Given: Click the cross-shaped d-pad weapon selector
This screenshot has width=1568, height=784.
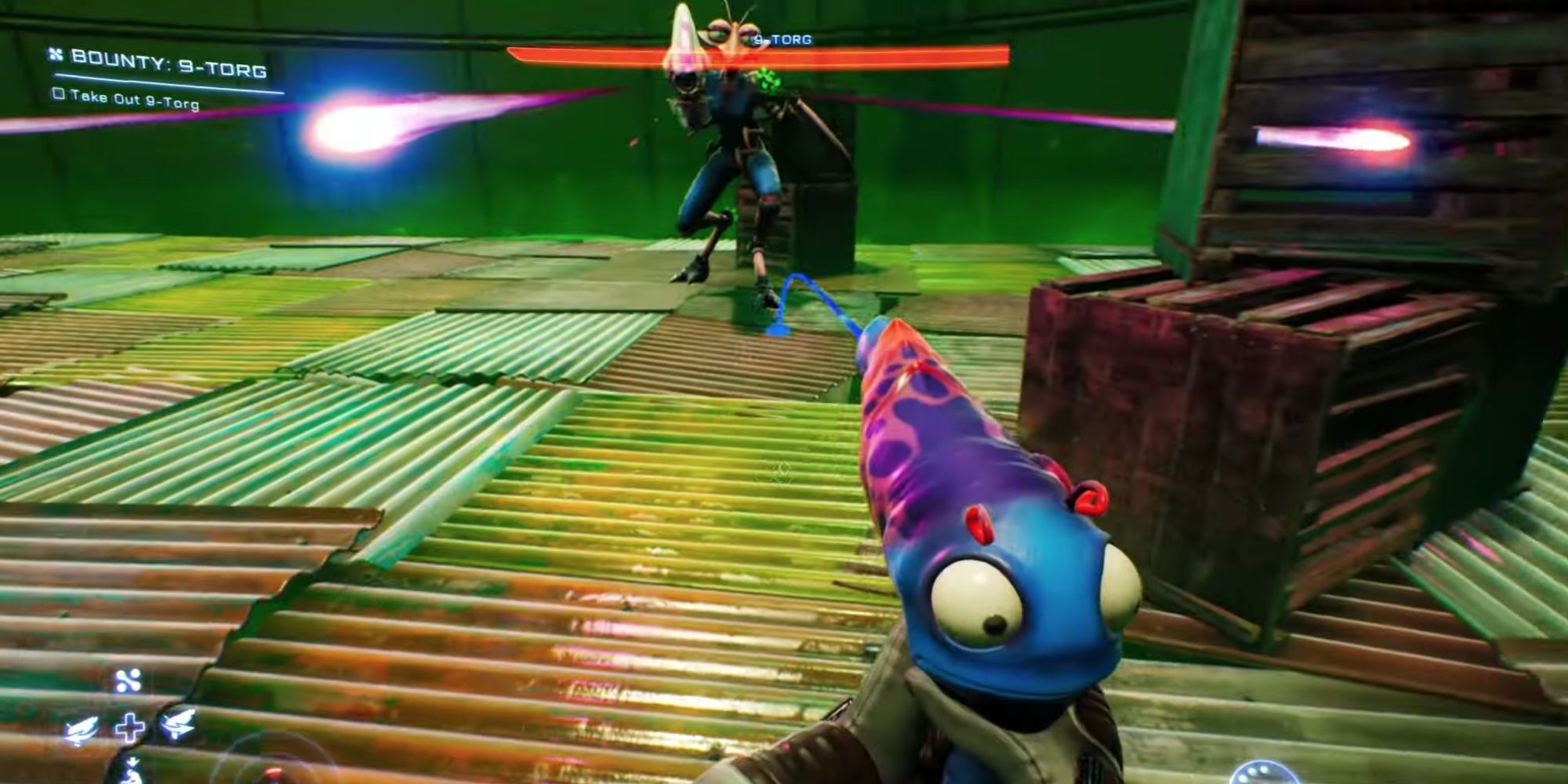Looking at the screenshot, I should pyautogui.click(x=129, y=728).
